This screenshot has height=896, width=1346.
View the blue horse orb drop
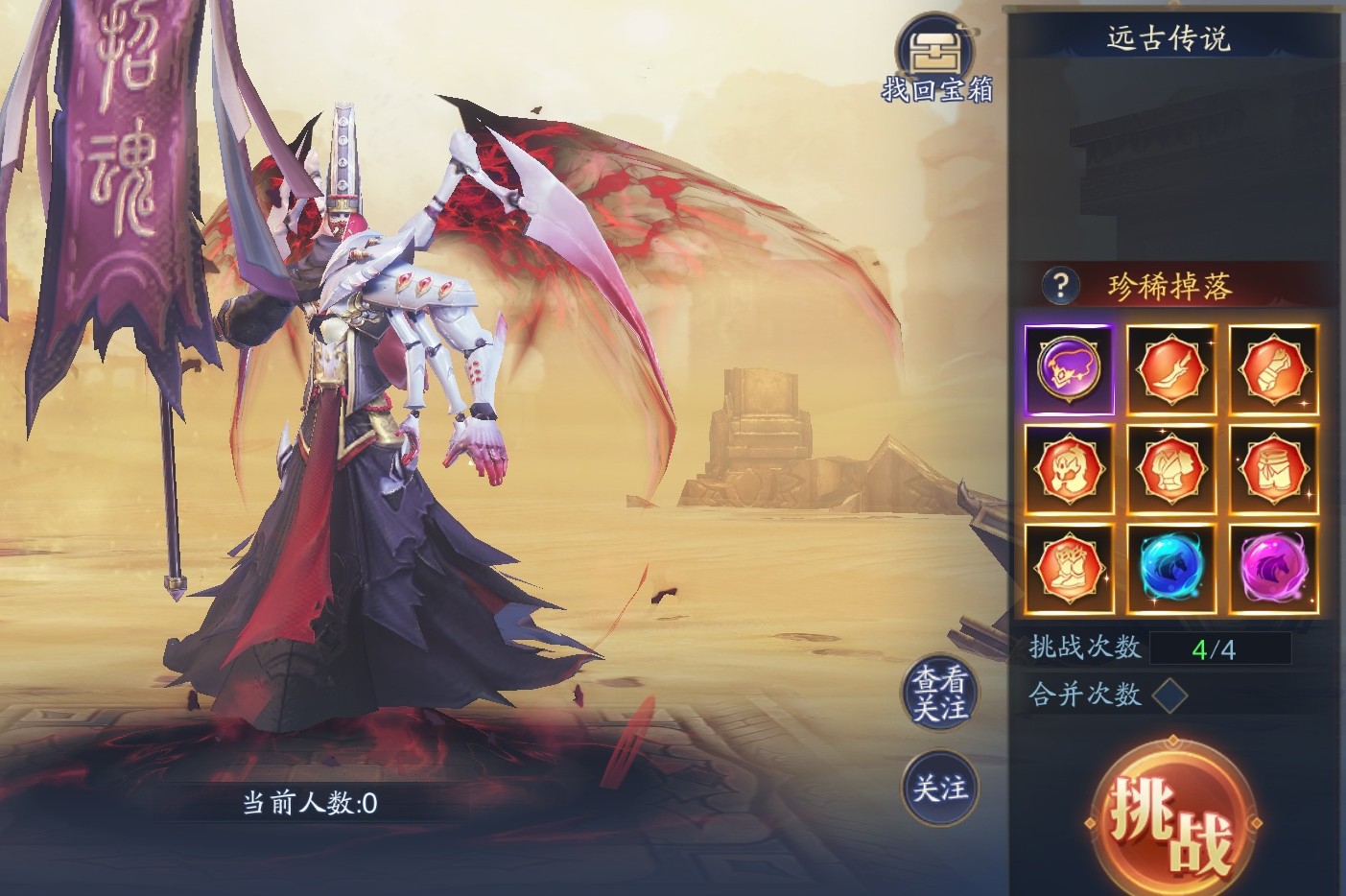1171,569
